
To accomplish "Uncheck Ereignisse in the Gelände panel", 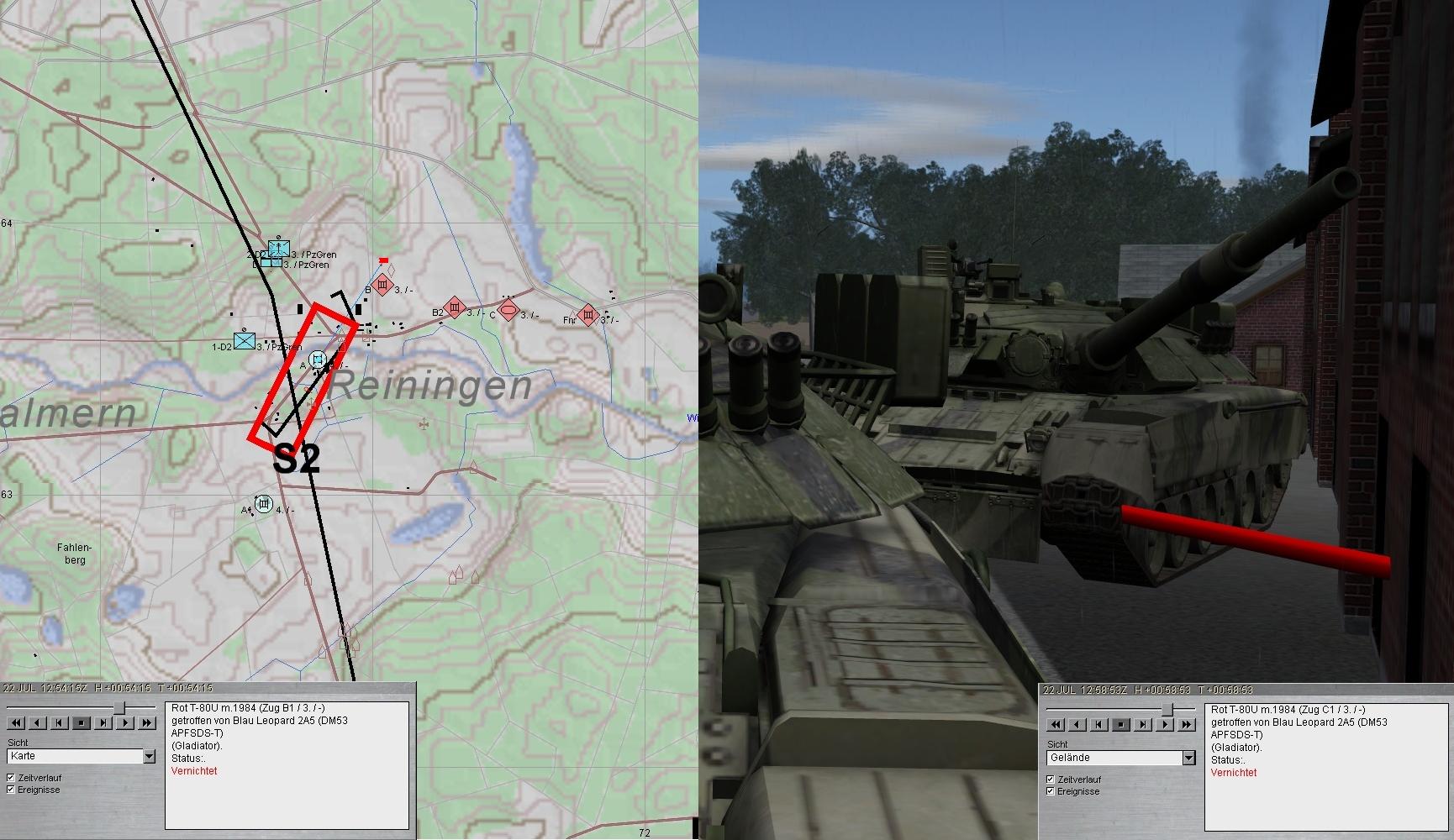I will point(1051,791).
